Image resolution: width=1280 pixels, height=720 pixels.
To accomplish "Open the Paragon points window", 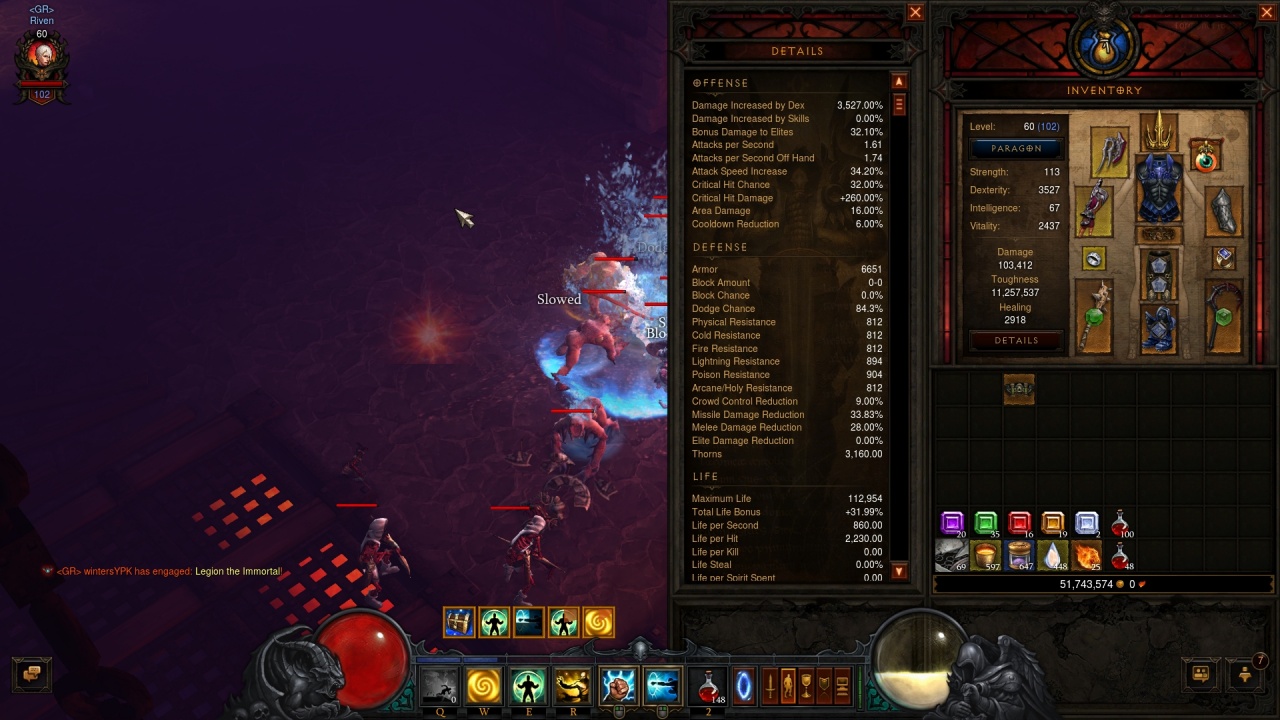I will (1016, 148).
